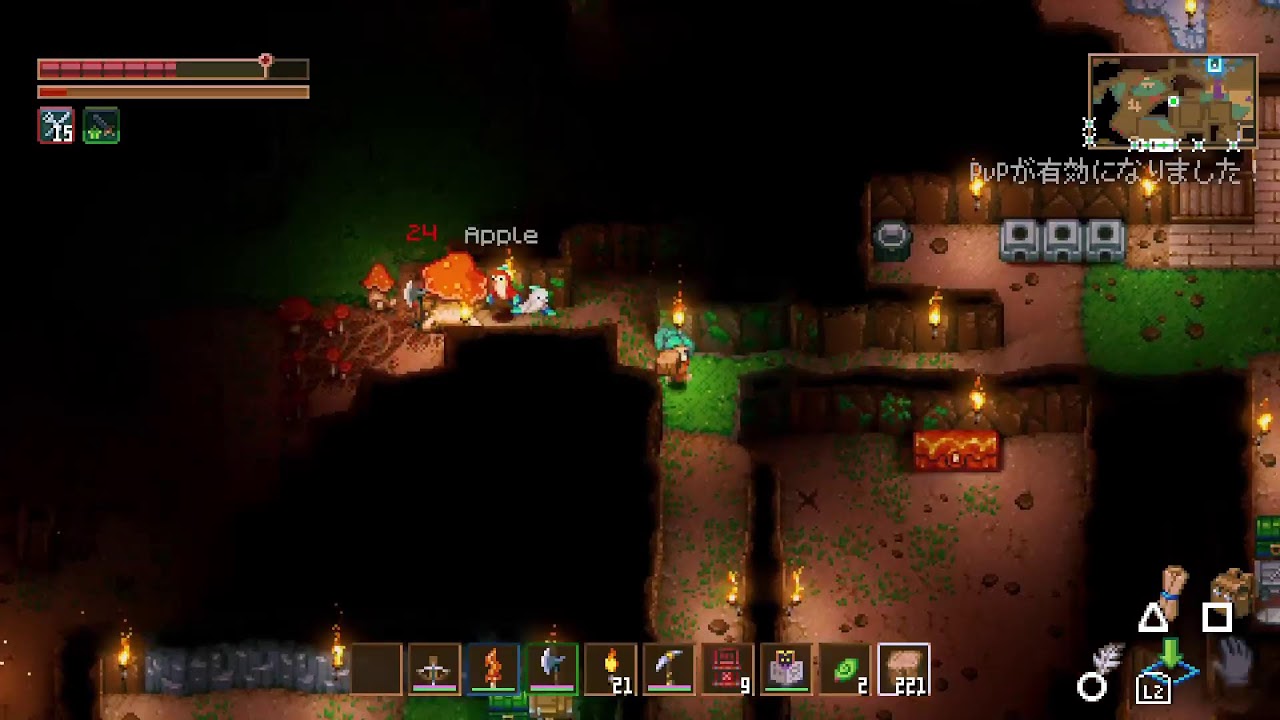Image resolution: width=1280 pixels, height=720 pixels.
Task: Select the red item stack of 9
Action: [x=728, y=669]
